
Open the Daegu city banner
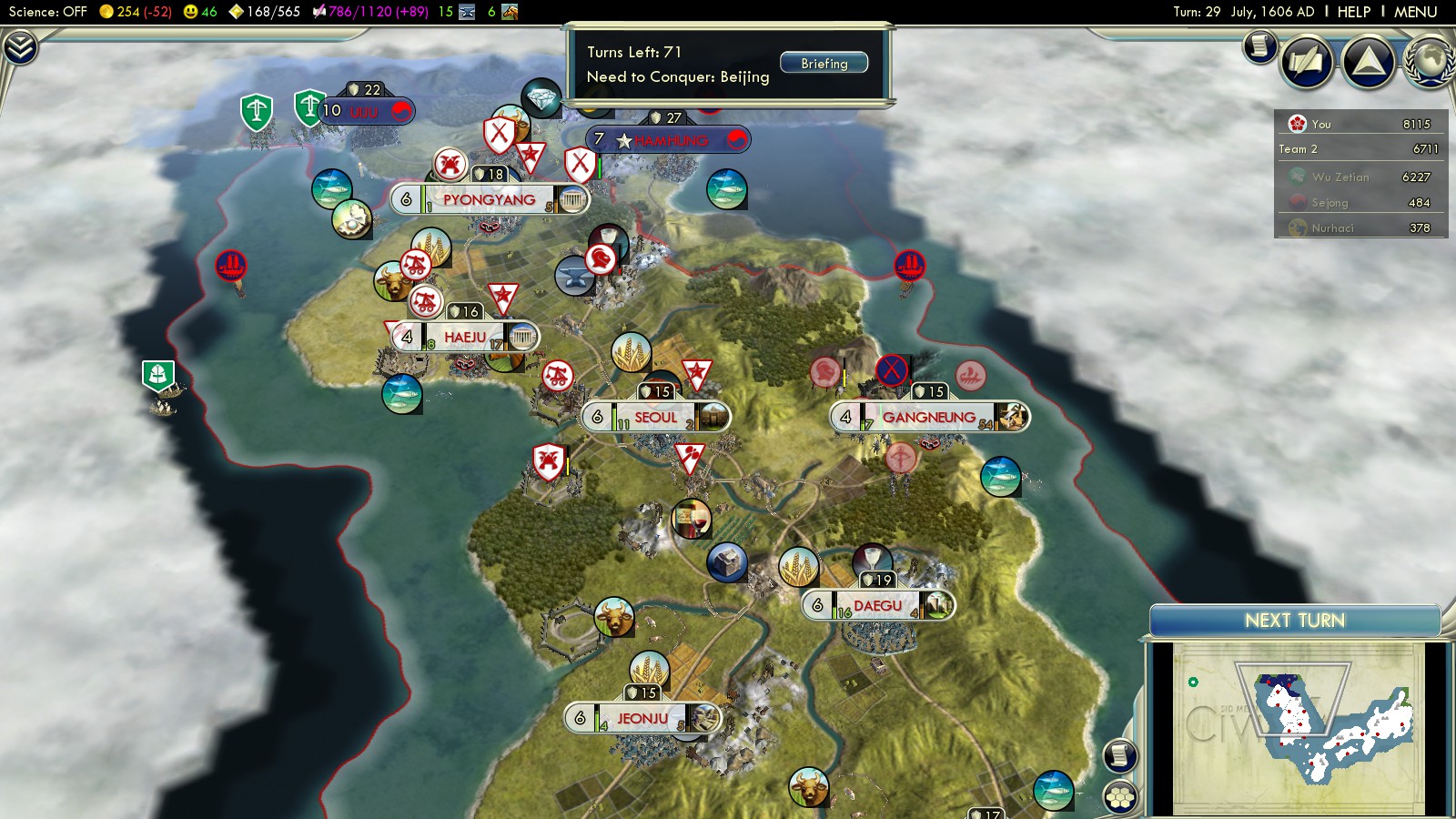[x=877, y=606]
